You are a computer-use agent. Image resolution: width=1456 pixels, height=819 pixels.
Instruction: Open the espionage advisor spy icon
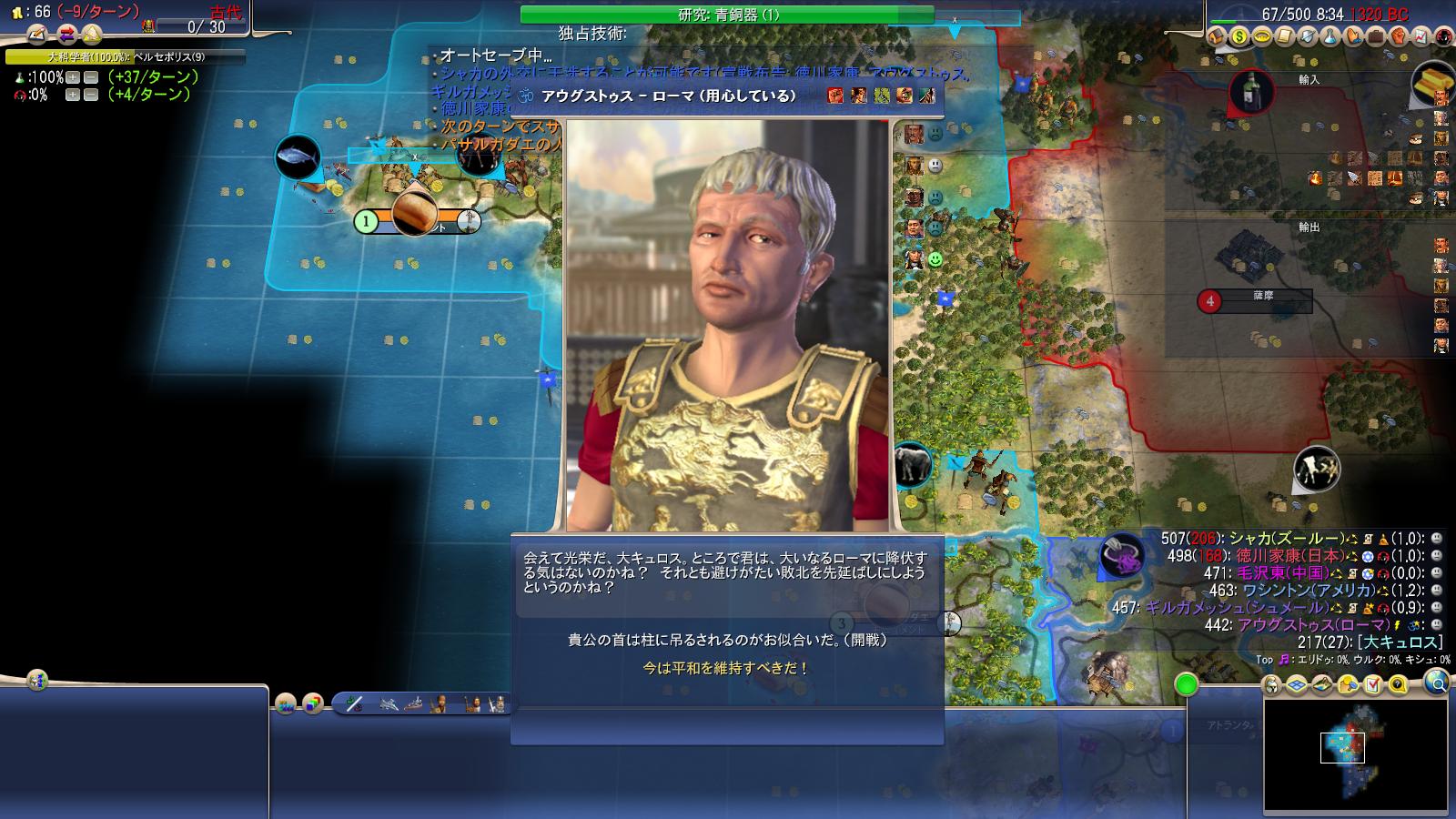(x=1443, y=36)
